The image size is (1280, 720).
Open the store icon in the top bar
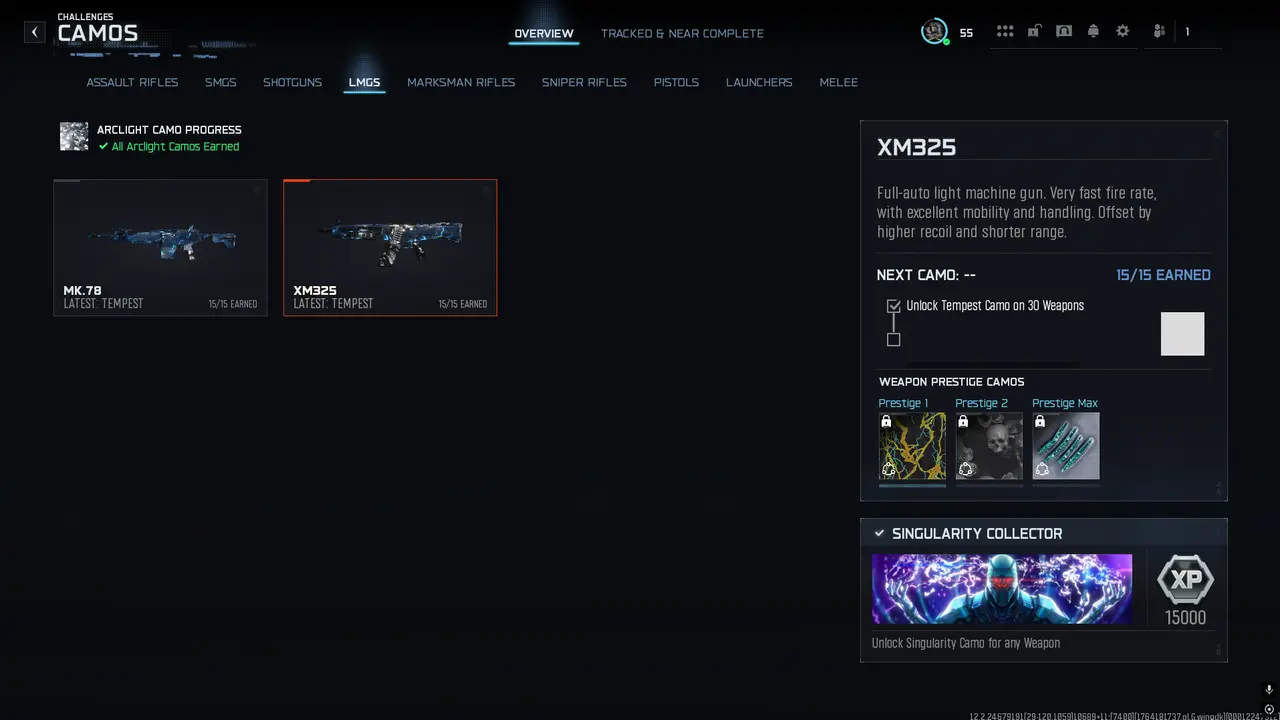point(1064,31)
